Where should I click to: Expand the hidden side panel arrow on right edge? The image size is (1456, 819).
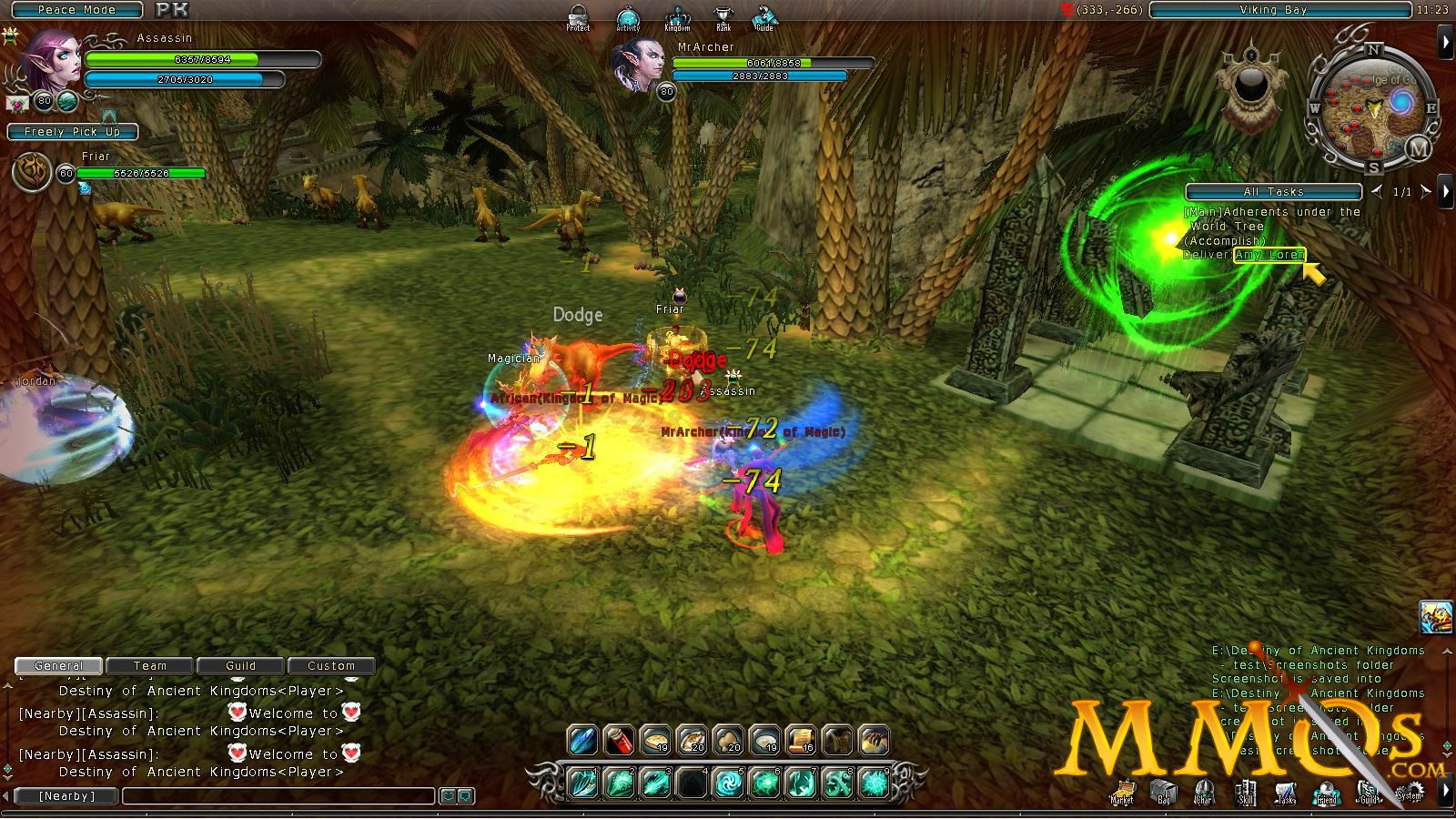(1447, 40)
